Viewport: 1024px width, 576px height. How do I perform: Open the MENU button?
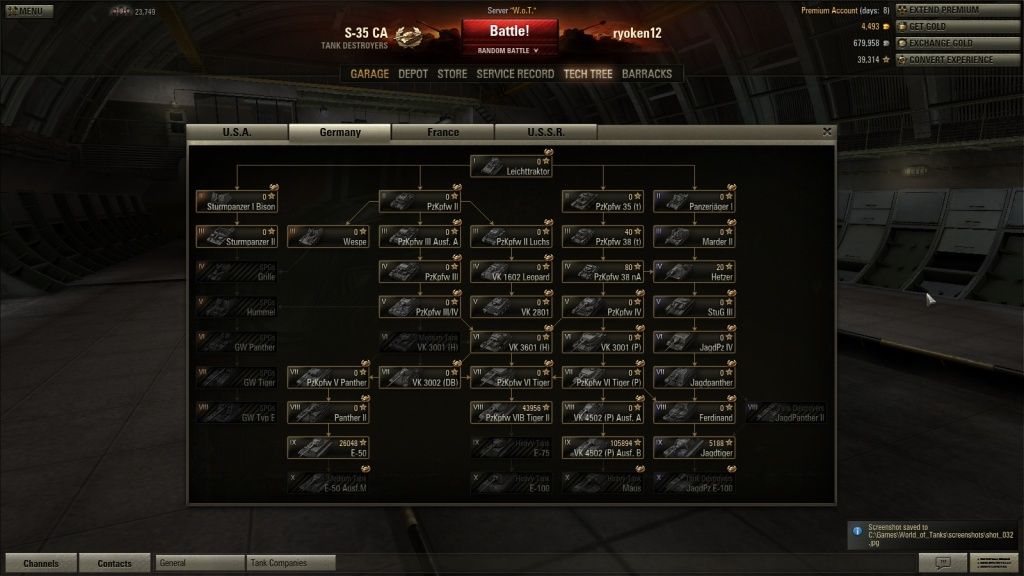click(x=29, y=11)
